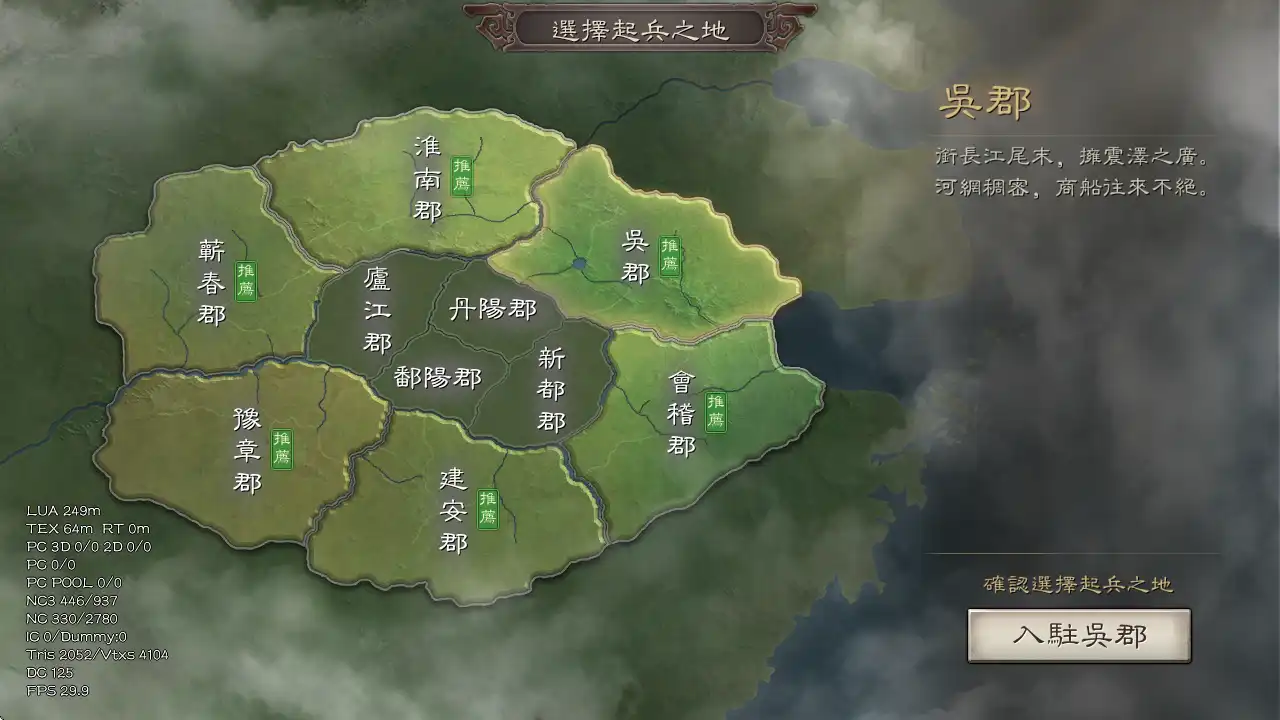Choose 鄱陽郡 as the starting territory
1280x720 pixels.
point(437,379)
